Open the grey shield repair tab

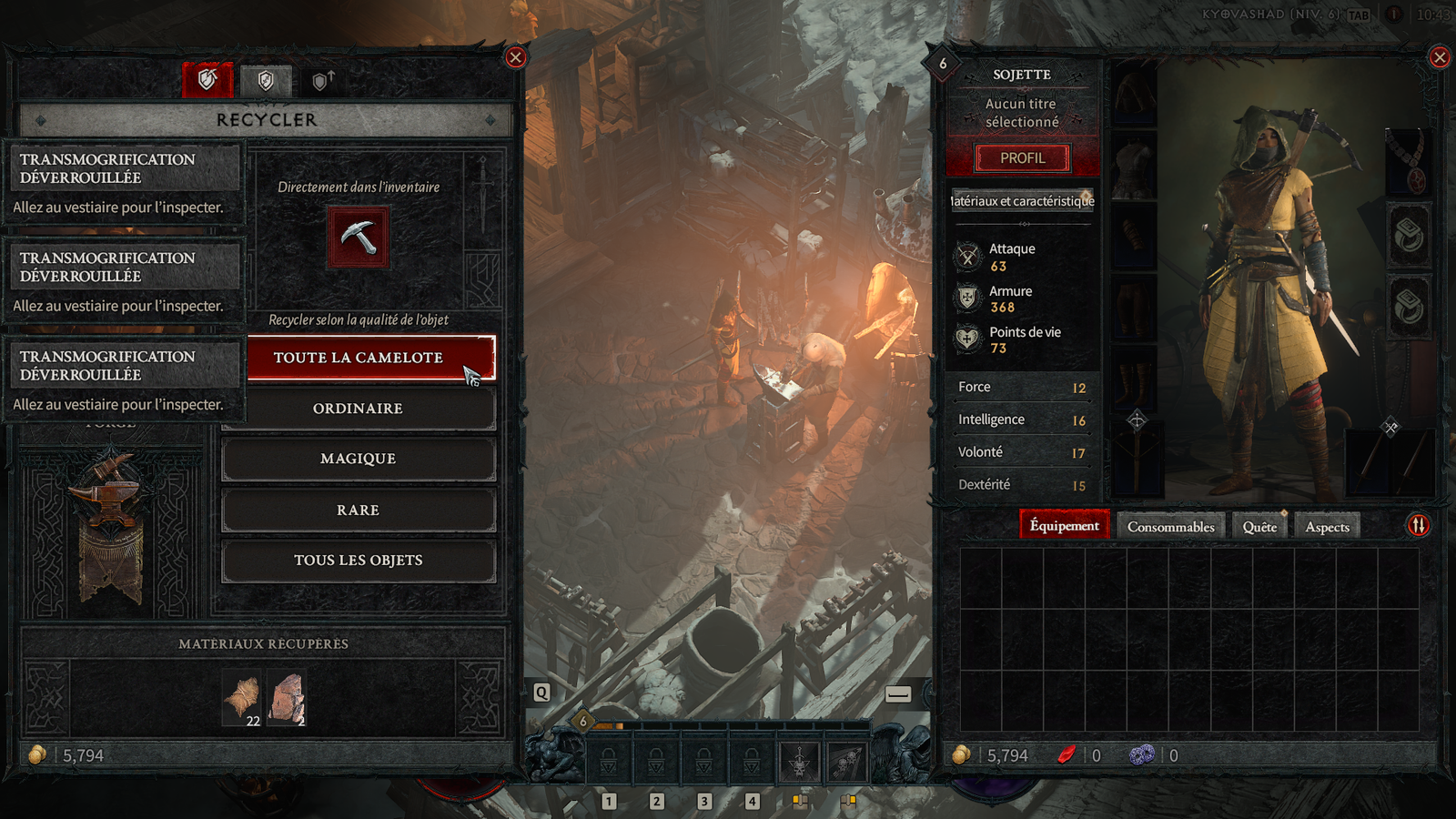pyautogui.click(x=266, y=81)
